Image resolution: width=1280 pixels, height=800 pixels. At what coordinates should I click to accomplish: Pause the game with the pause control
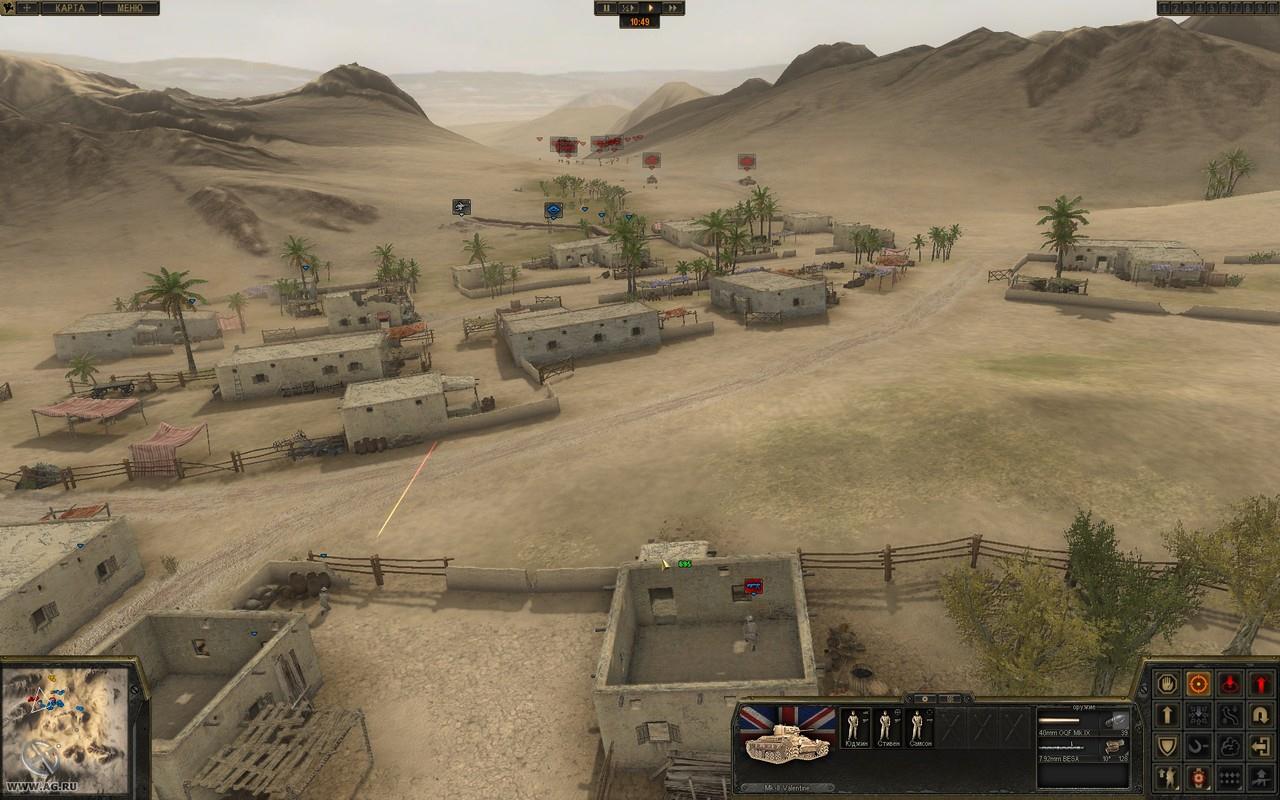click(605, 8)
